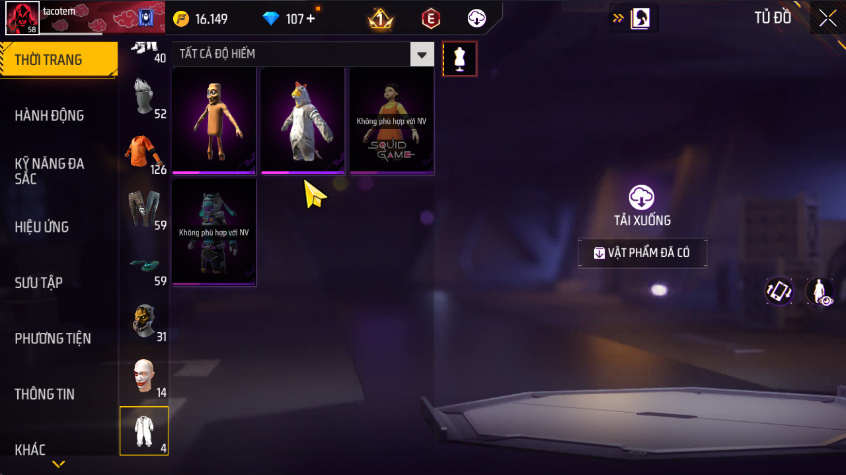Open the HÀNH ĐỘNG tab
The height and width of the screenshot is (475, 846).
(49, 115)
